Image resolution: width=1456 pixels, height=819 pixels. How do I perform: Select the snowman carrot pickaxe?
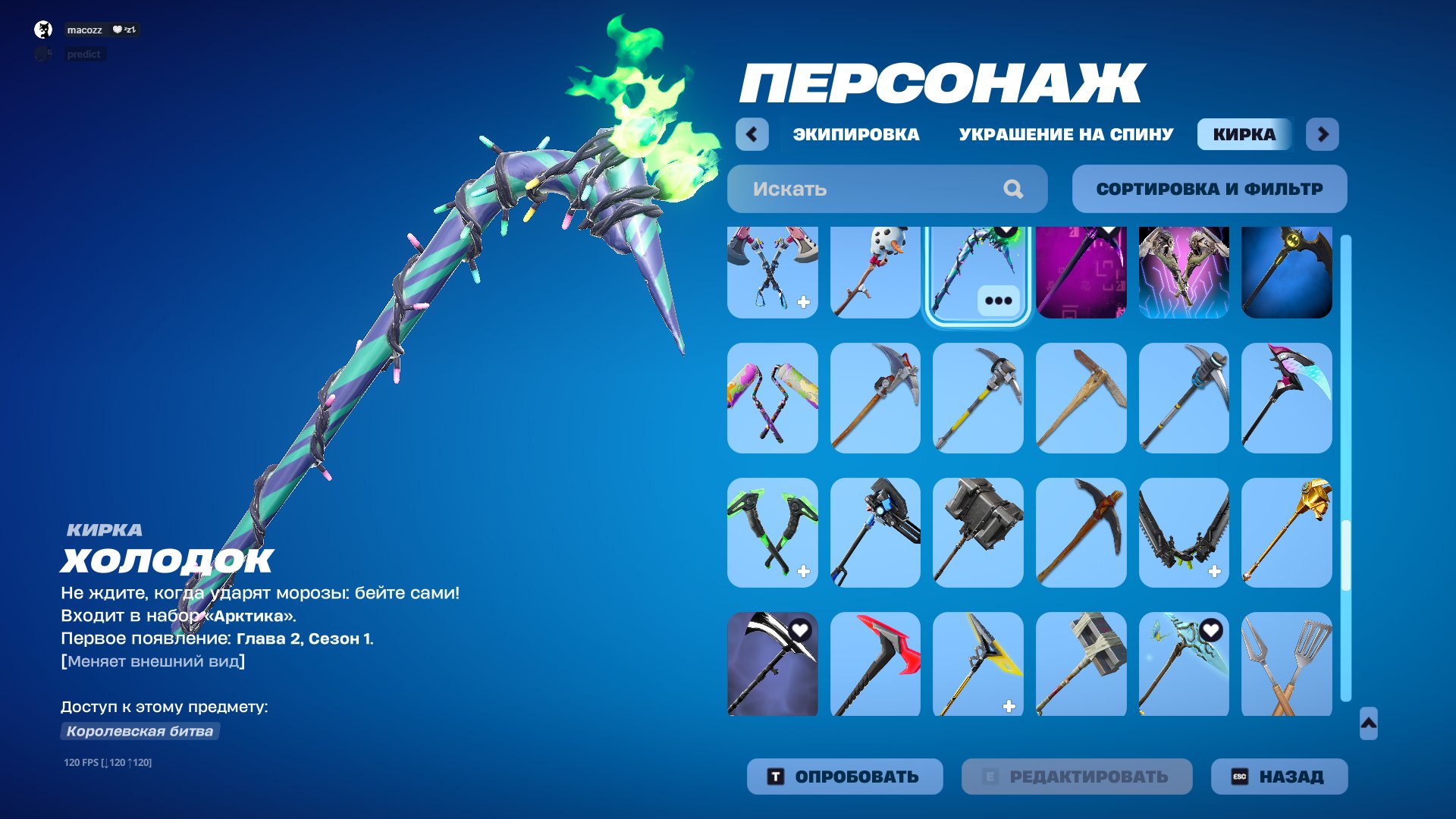coord(875,273)
